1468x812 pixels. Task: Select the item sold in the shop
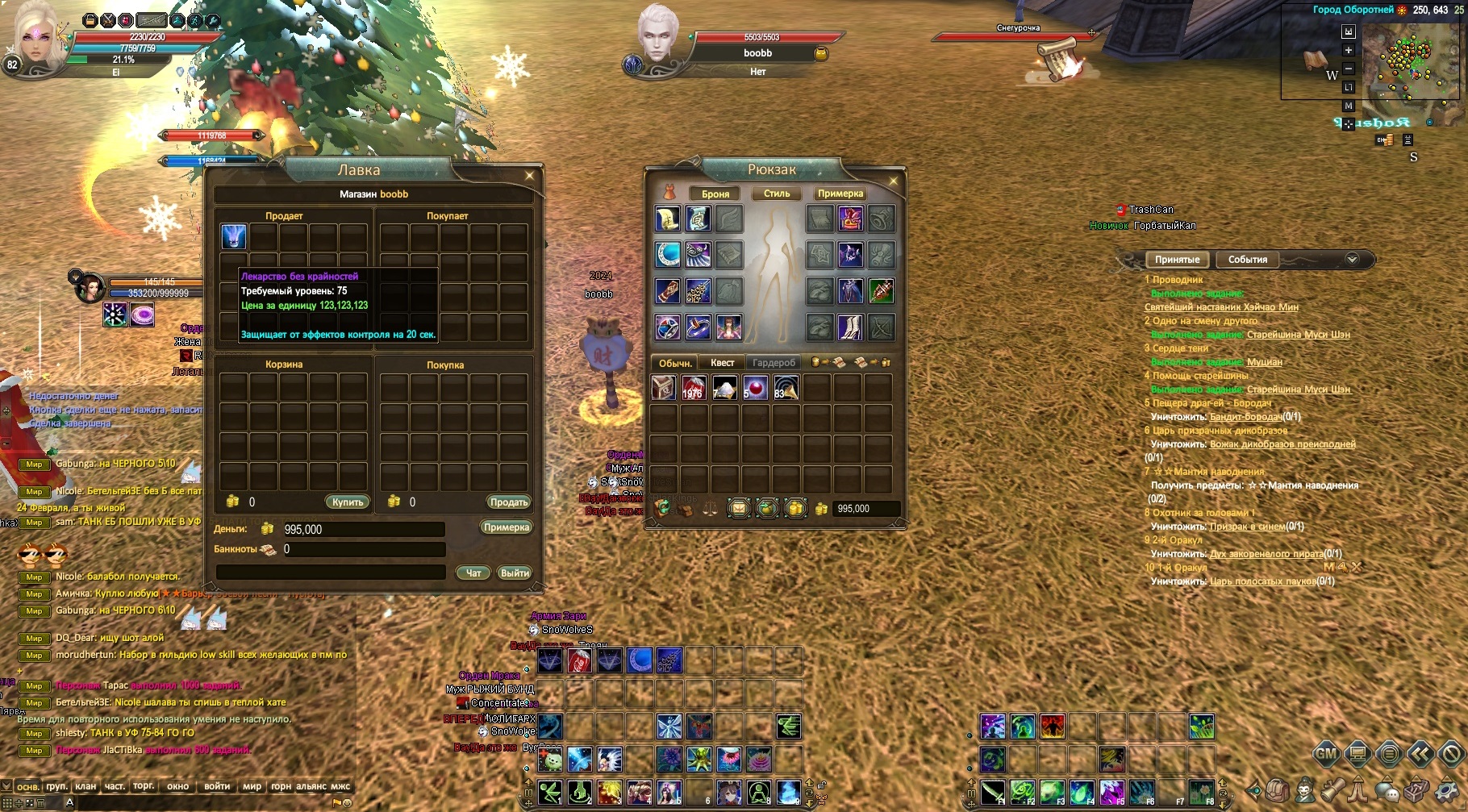(x=234, y=236)
